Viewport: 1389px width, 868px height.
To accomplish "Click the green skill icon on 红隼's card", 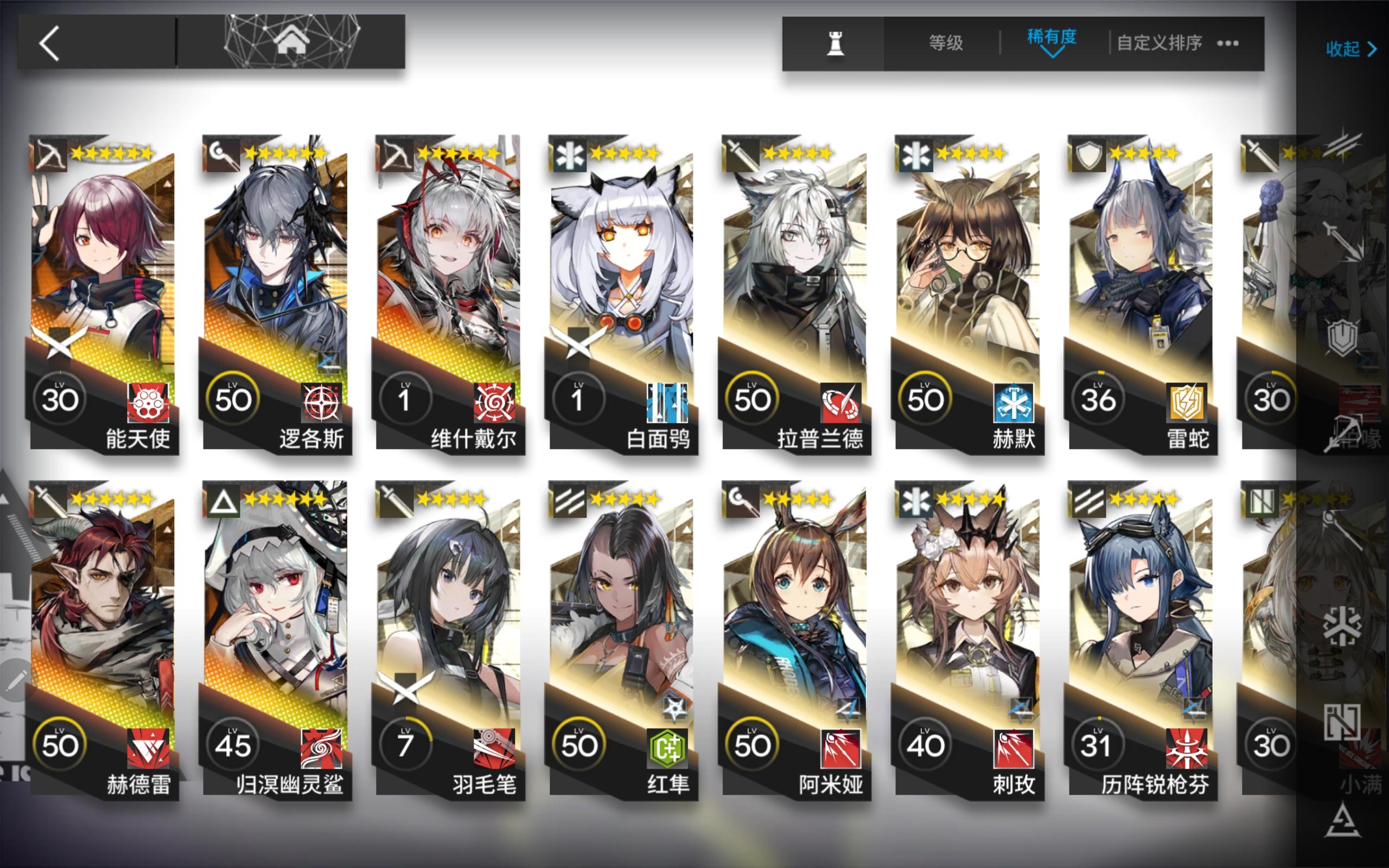I will coord(667,748).
